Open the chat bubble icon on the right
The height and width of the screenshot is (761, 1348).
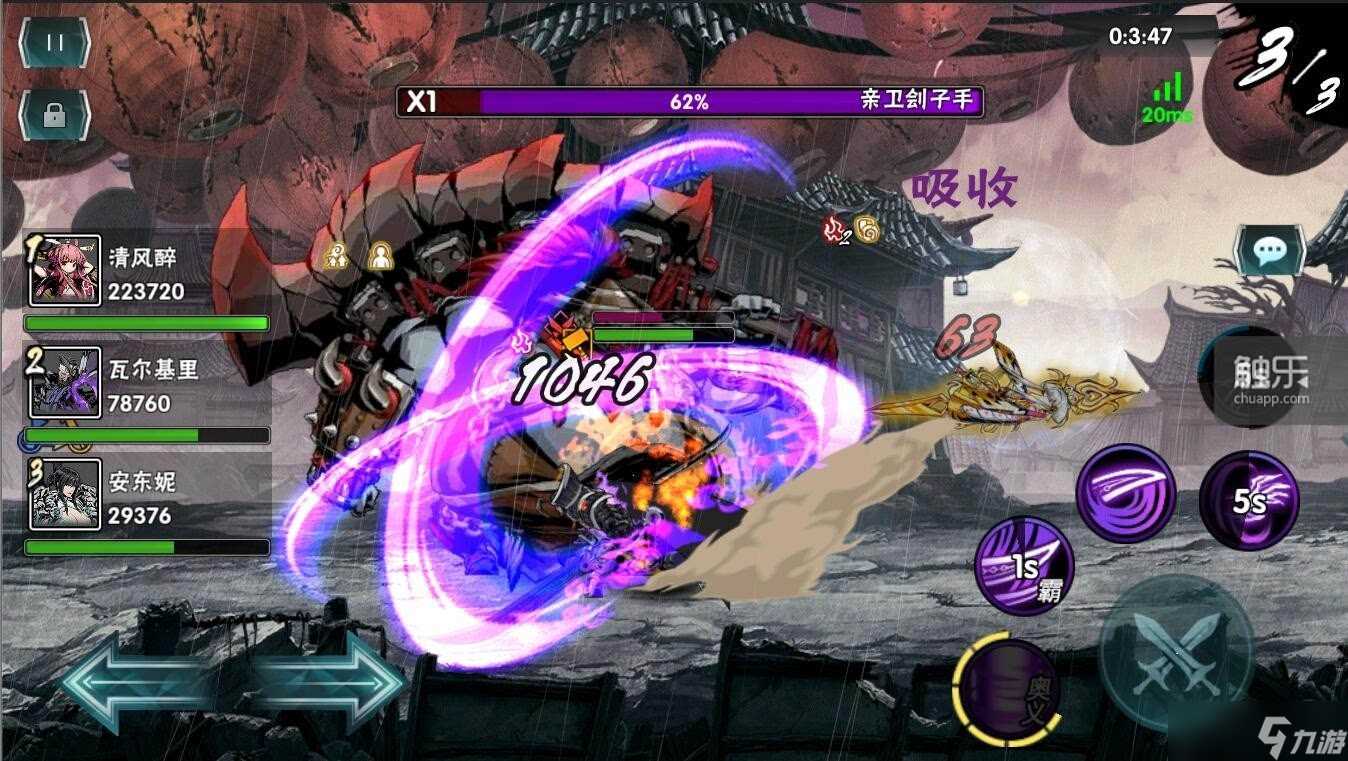[x=1269, y=251]
